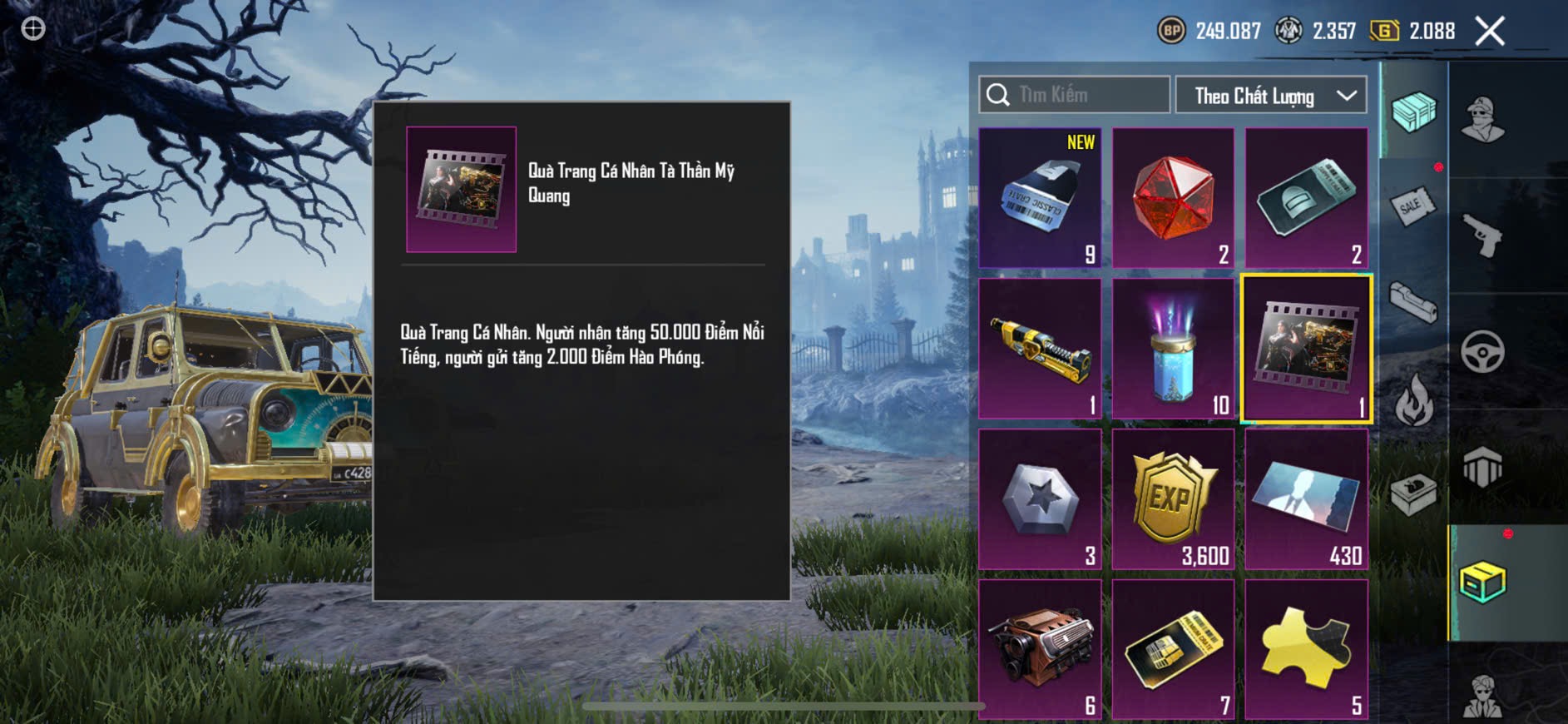
Task: Open the Theo Chất Lượng sort dropdown
Action: click(x=1270, y=96)
